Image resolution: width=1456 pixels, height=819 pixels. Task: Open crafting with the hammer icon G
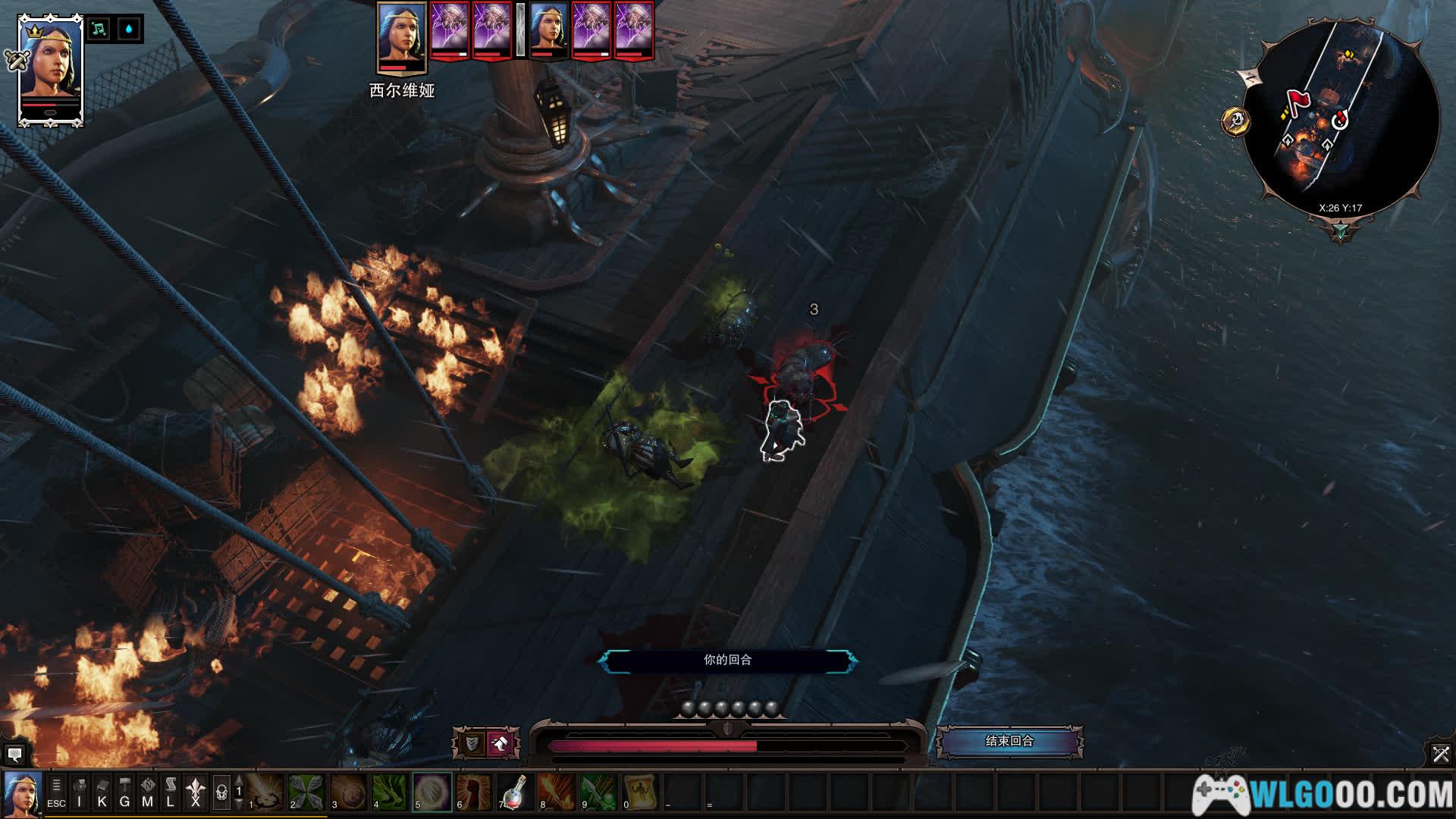click(x=125, y=792)
